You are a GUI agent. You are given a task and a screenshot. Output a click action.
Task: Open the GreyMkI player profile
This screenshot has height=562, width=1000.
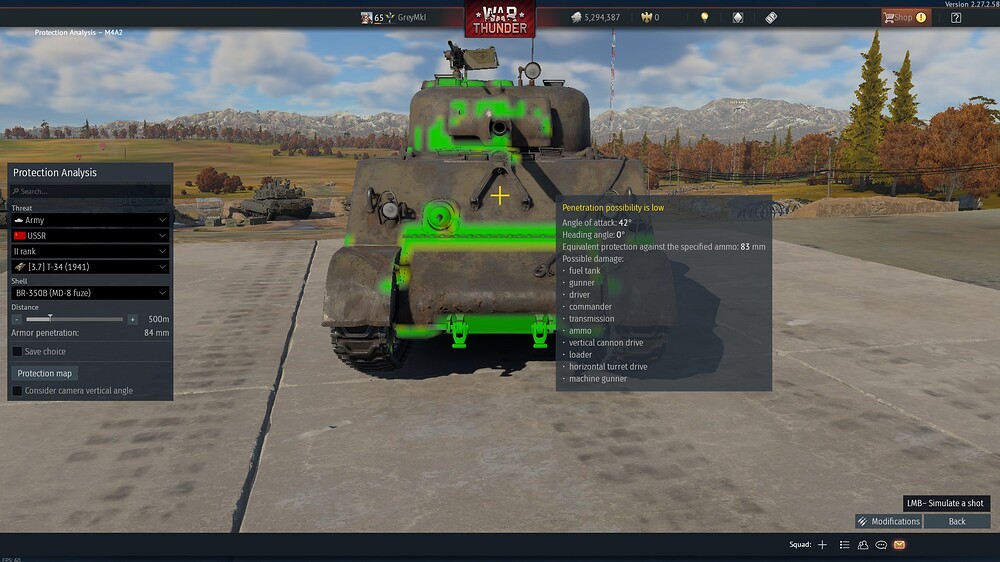[412, 17]
